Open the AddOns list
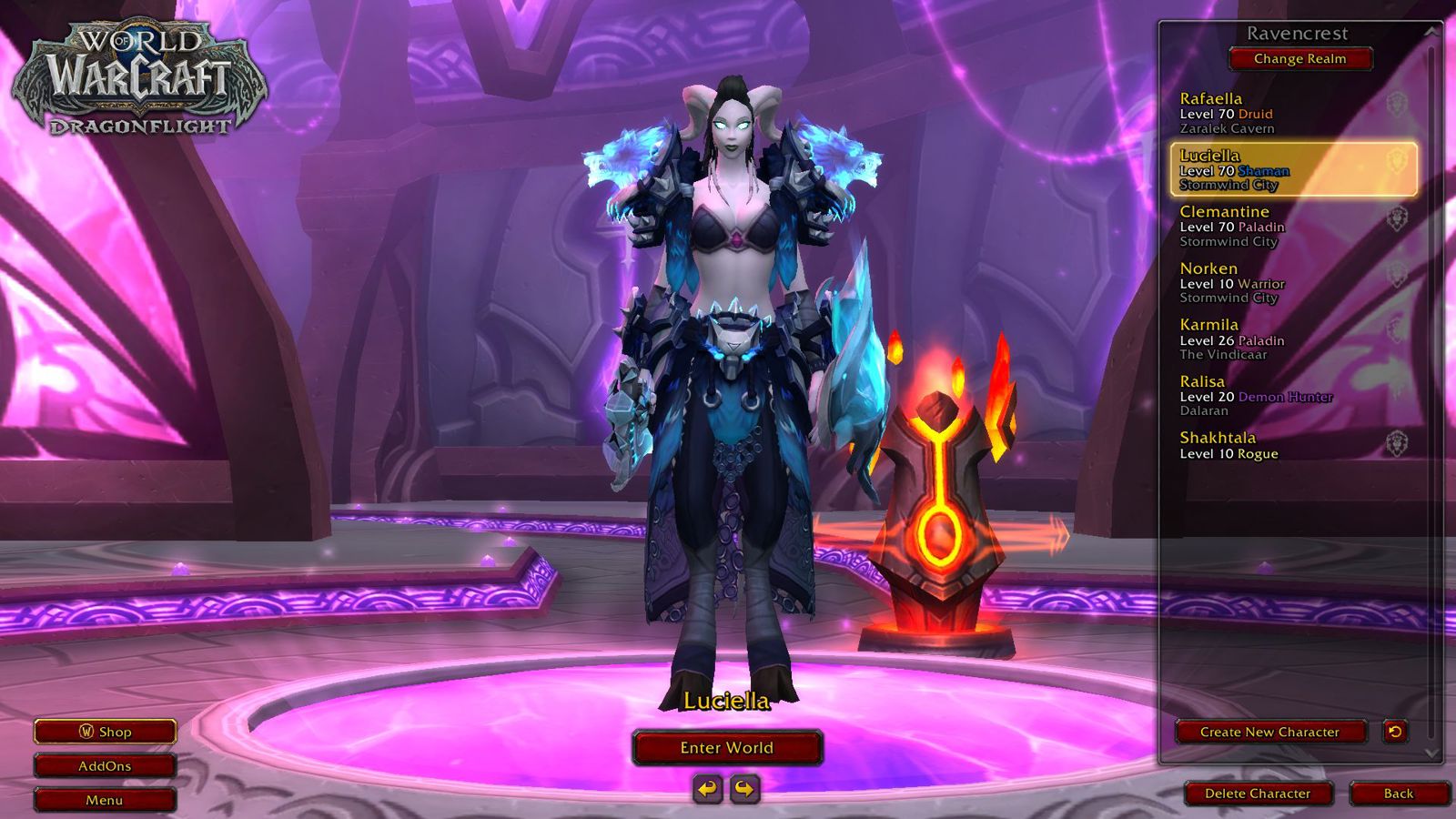 [x=105, y=766]
